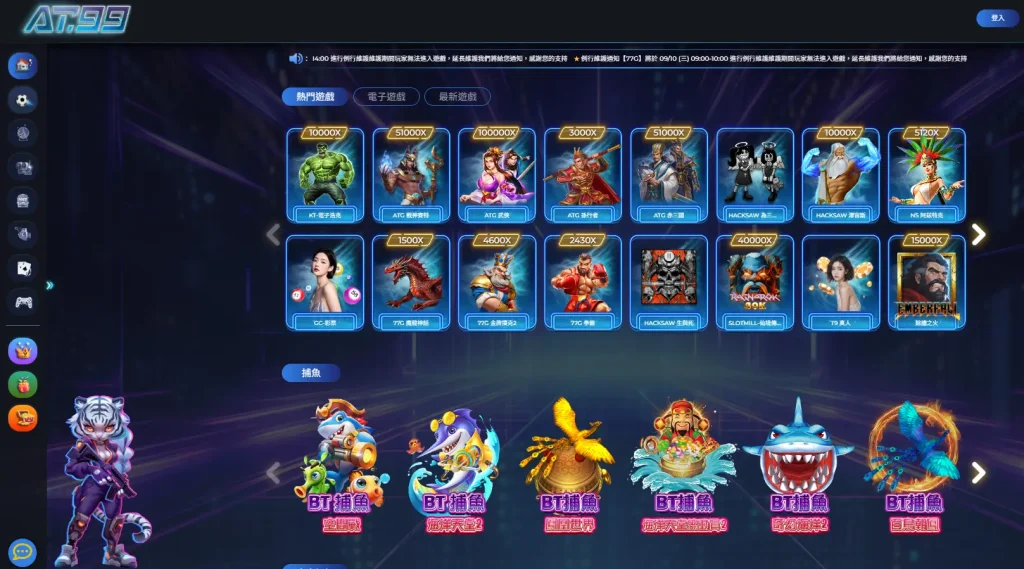1024x569 pixels.
Task: Select the playing cards sidebar icon
Action: click(x=23, y=267)
